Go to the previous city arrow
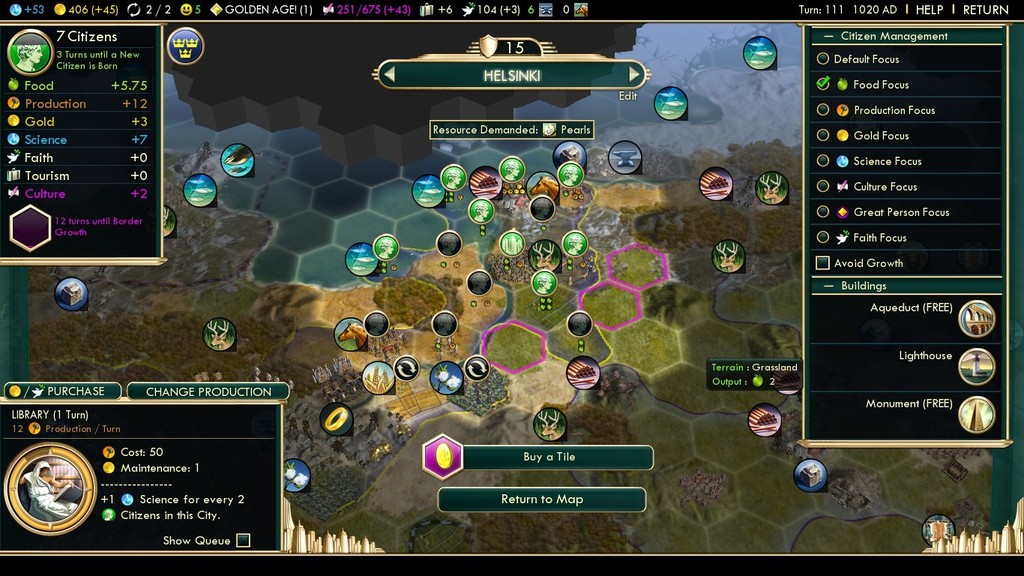The height and width of the screenshot is (576, 1024). coord(390,74)
